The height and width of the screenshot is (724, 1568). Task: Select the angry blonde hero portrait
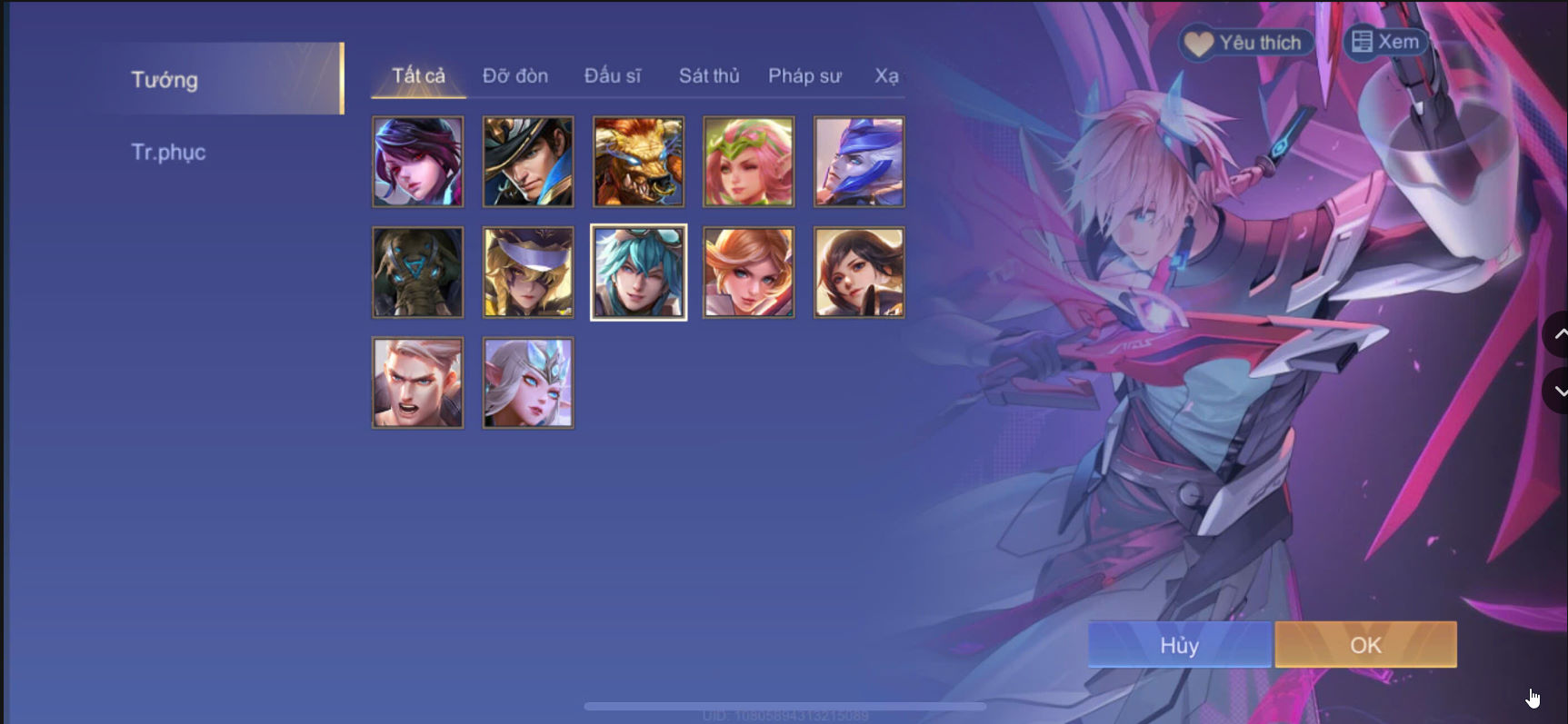(x=417, y=382)
